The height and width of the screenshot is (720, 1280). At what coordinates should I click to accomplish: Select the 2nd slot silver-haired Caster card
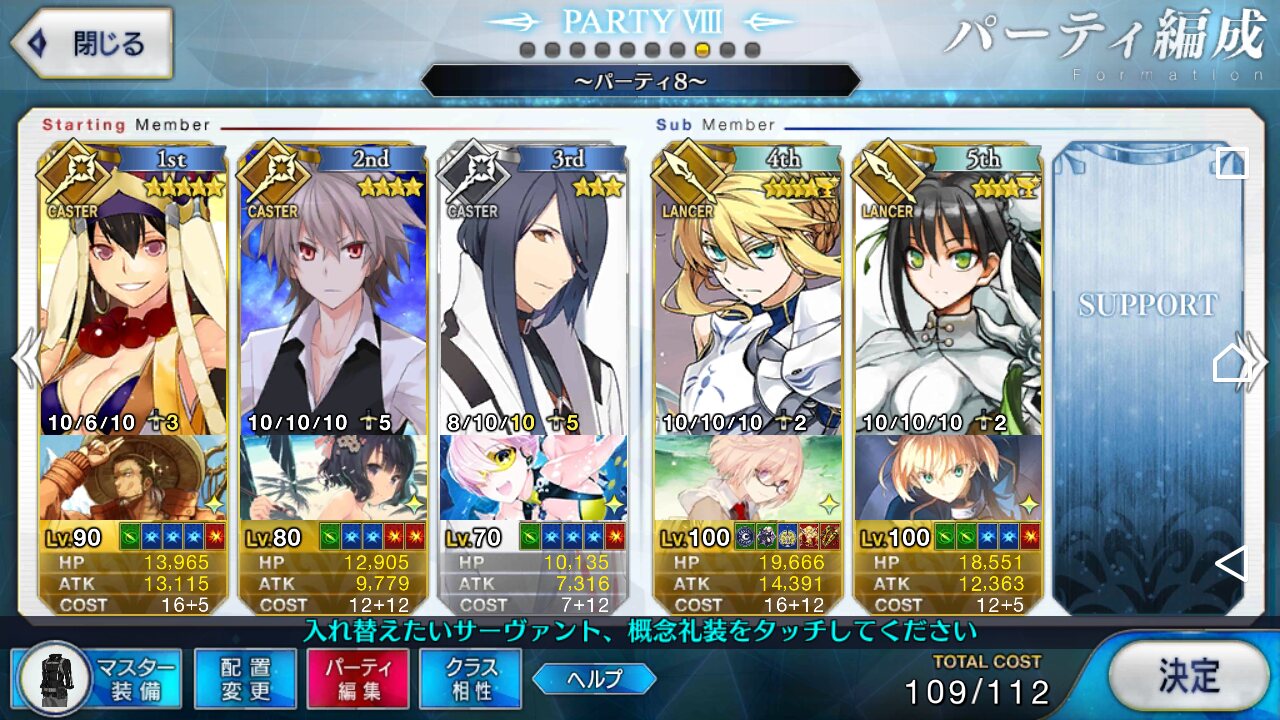coord(332,300)
